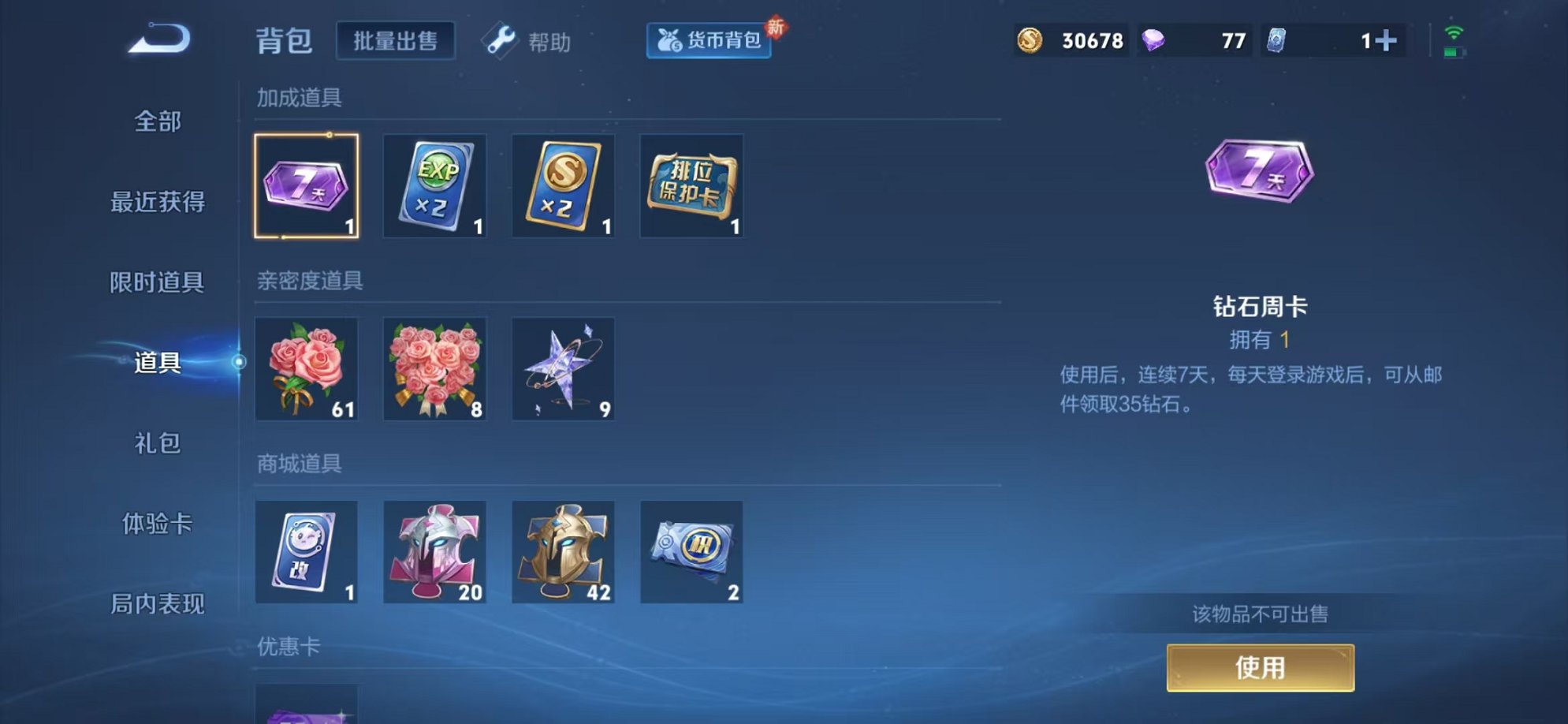Select the heart-shaped rose bouquet item

tap(434, 369)
